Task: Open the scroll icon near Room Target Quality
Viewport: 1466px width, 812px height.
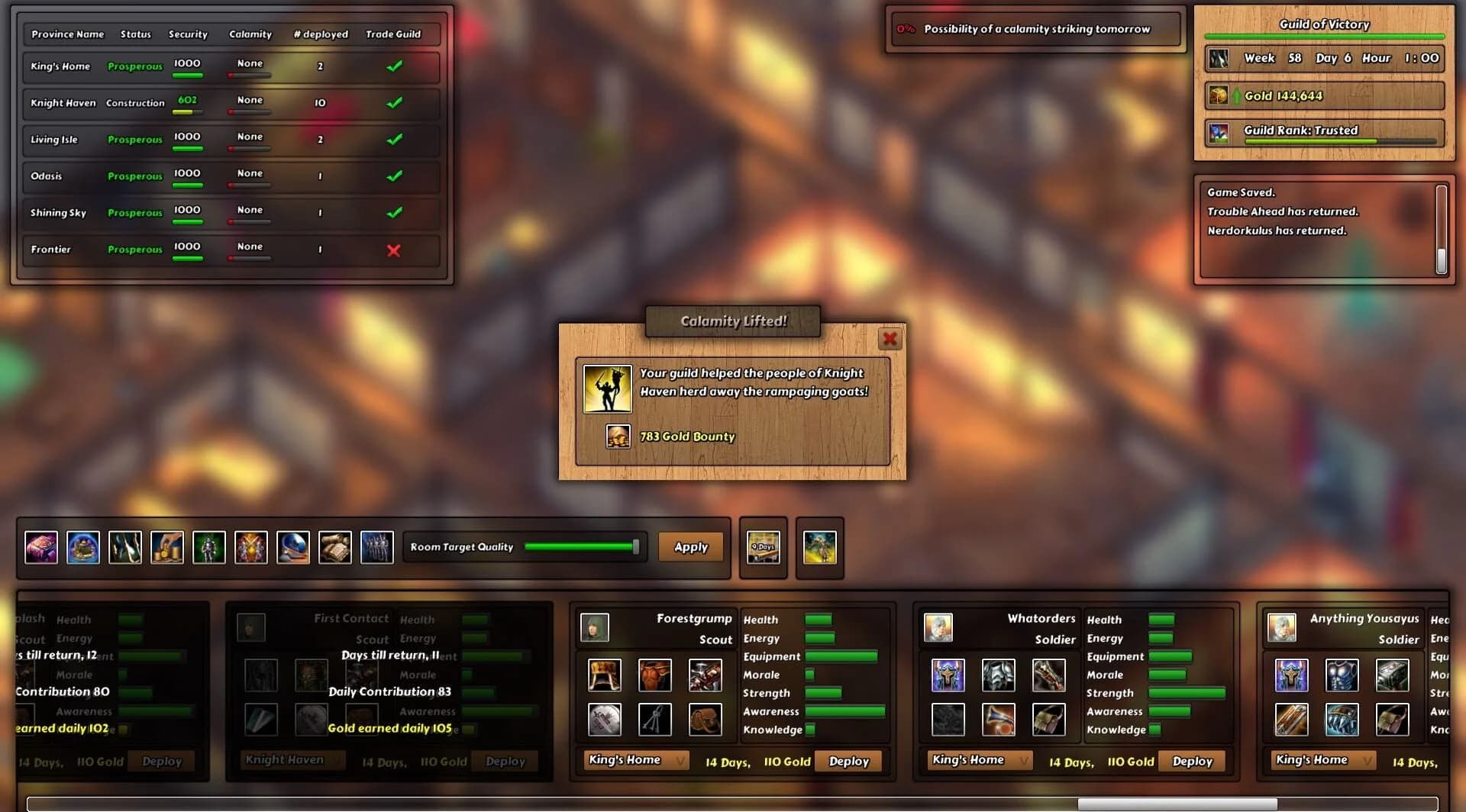Action: tap(334, 546)
